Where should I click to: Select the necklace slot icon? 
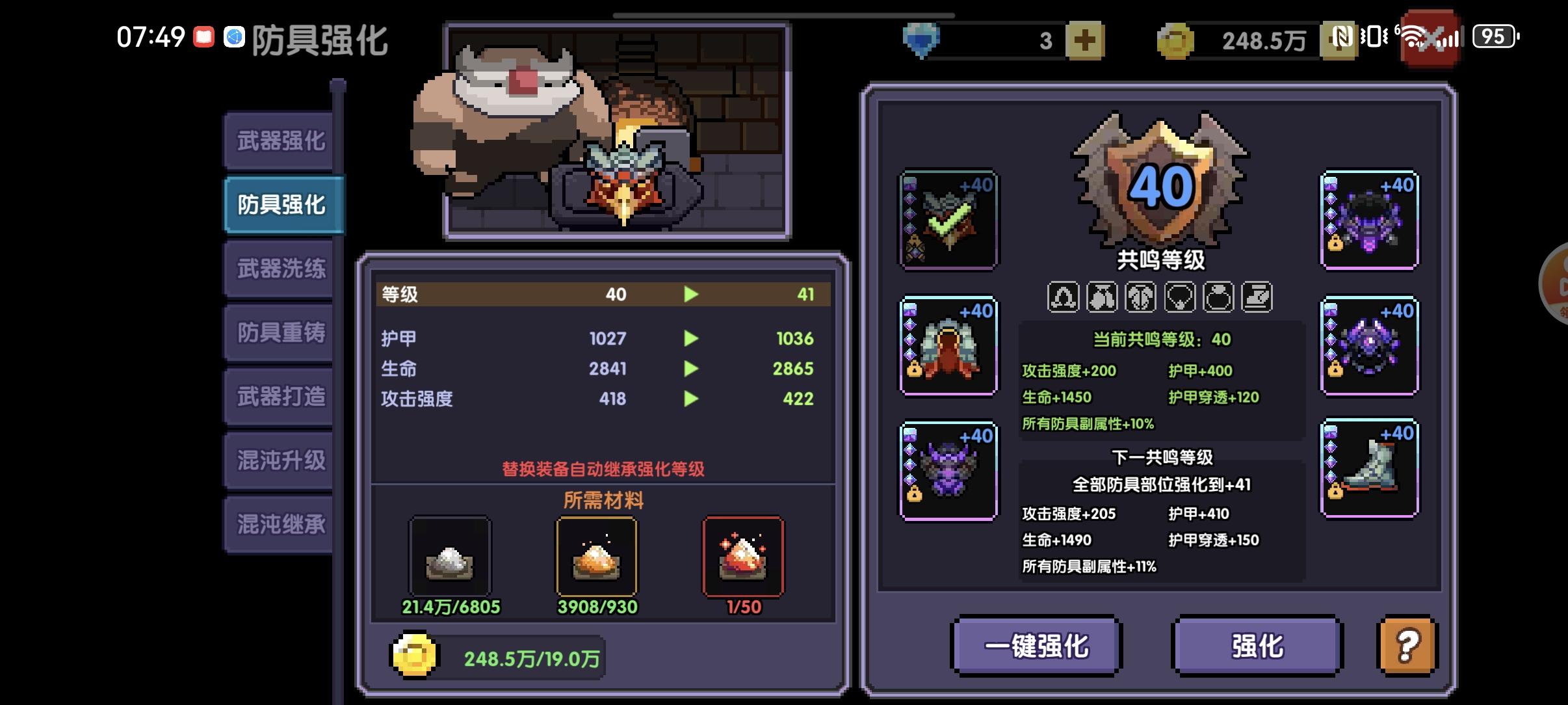(x=1180, y=297)
